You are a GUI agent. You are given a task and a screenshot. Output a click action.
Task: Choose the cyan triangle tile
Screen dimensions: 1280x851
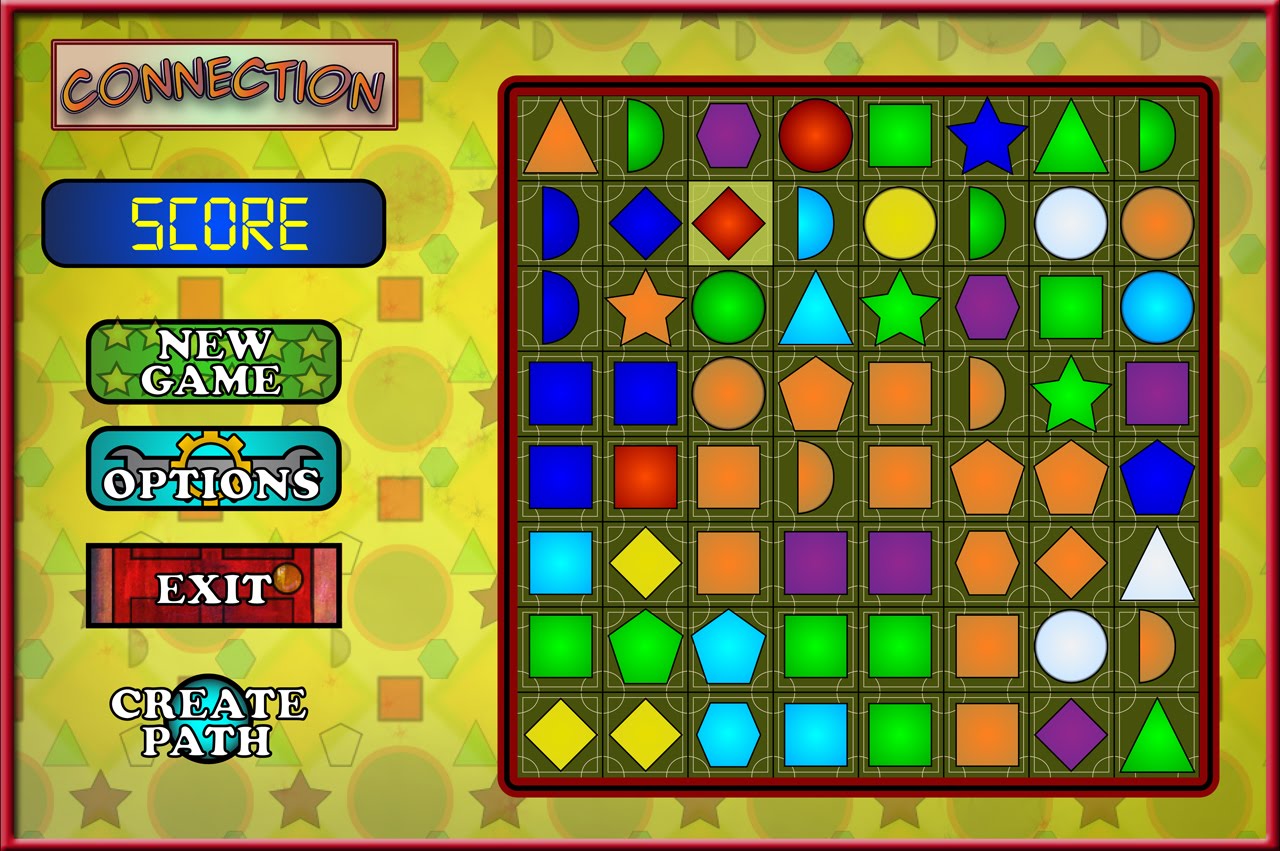pos(815,310)
